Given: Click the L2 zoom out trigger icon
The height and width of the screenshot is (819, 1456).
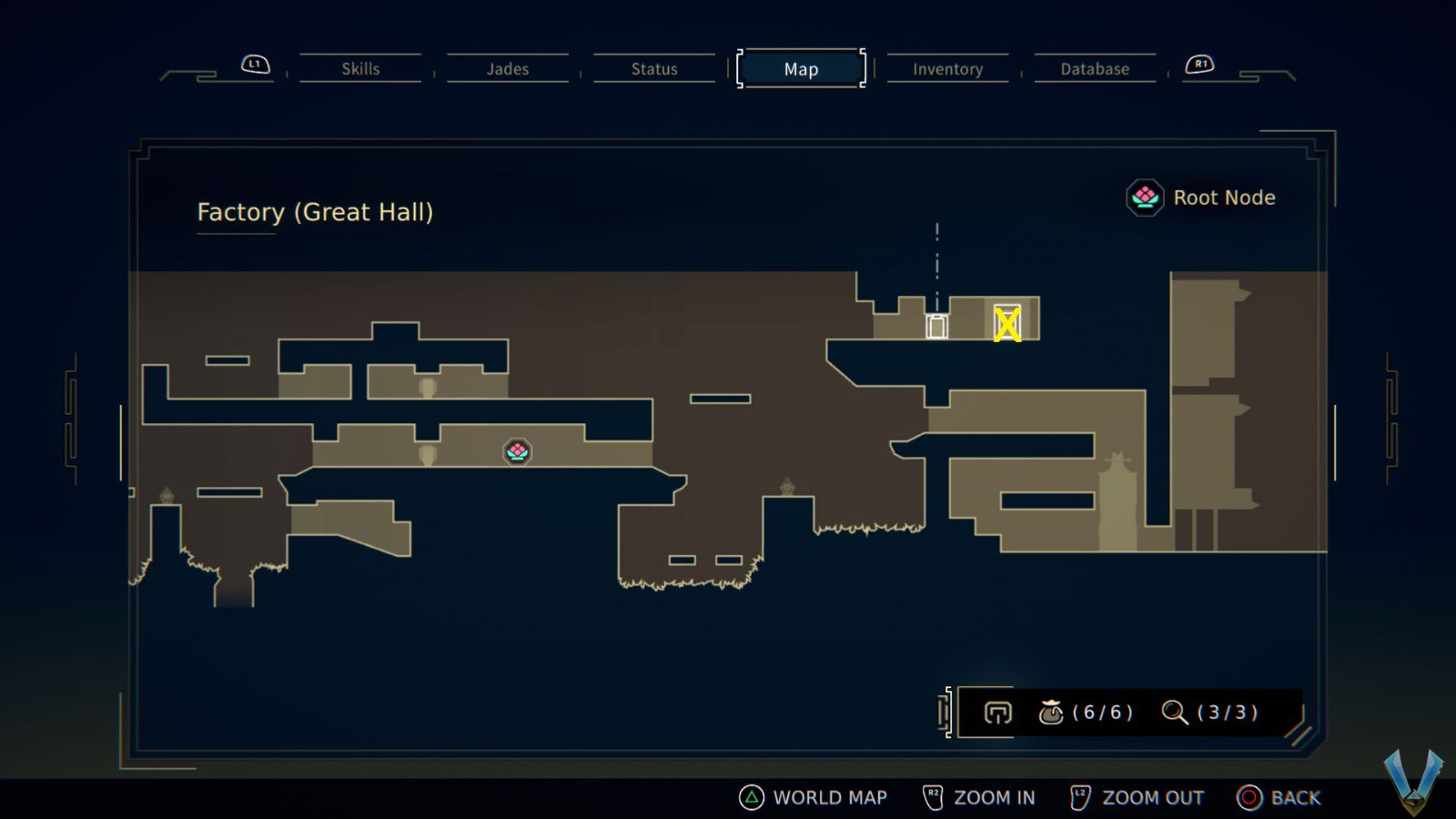Looking at the screenshot, I should coord(1080,794).
